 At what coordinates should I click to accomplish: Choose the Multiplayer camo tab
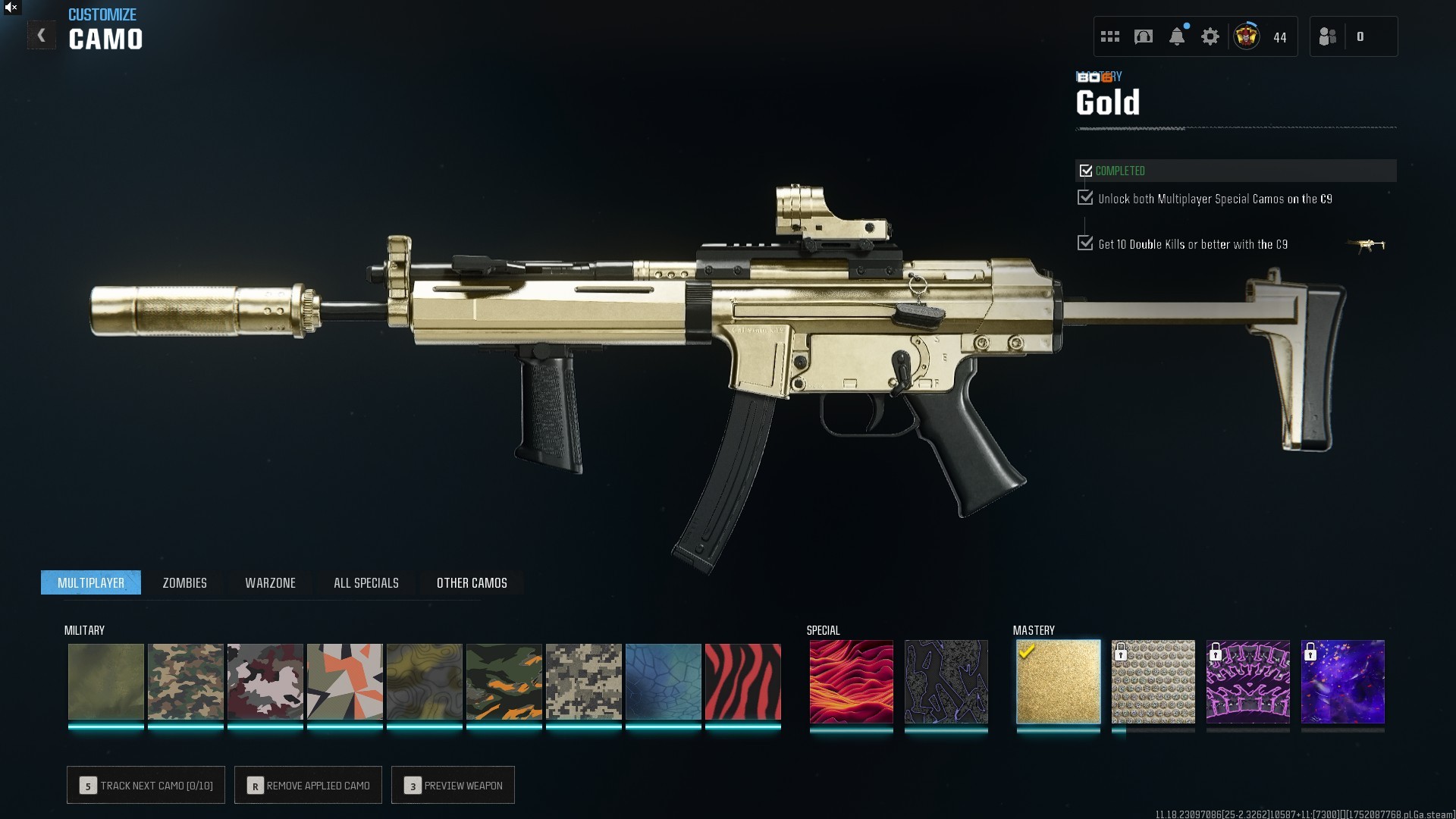[x=91, y=582]
